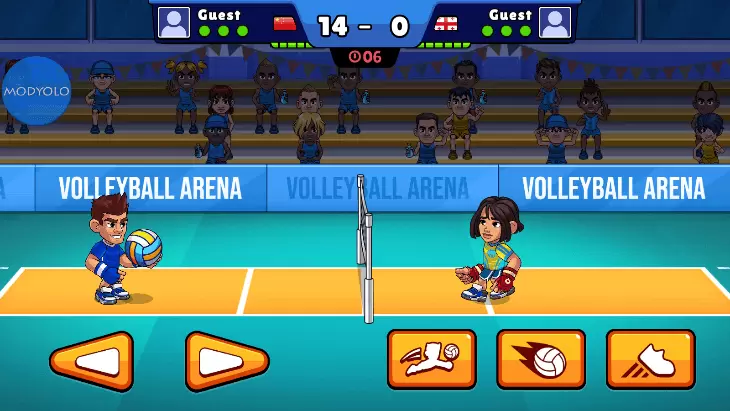
Task: Activate the dive pass button
Action: pos(431,359)
